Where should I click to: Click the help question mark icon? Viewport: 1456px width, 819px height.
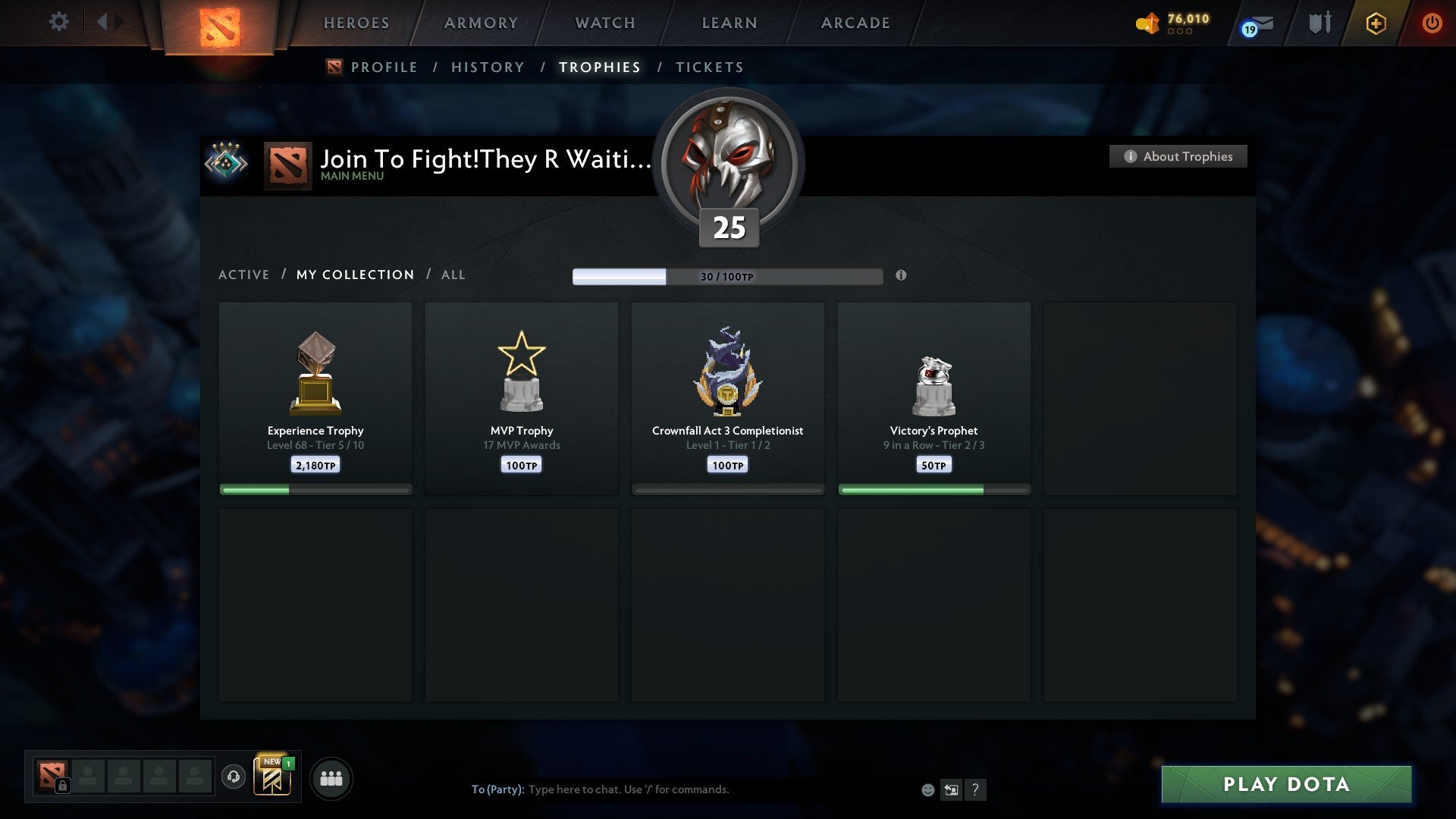point(977,789)
